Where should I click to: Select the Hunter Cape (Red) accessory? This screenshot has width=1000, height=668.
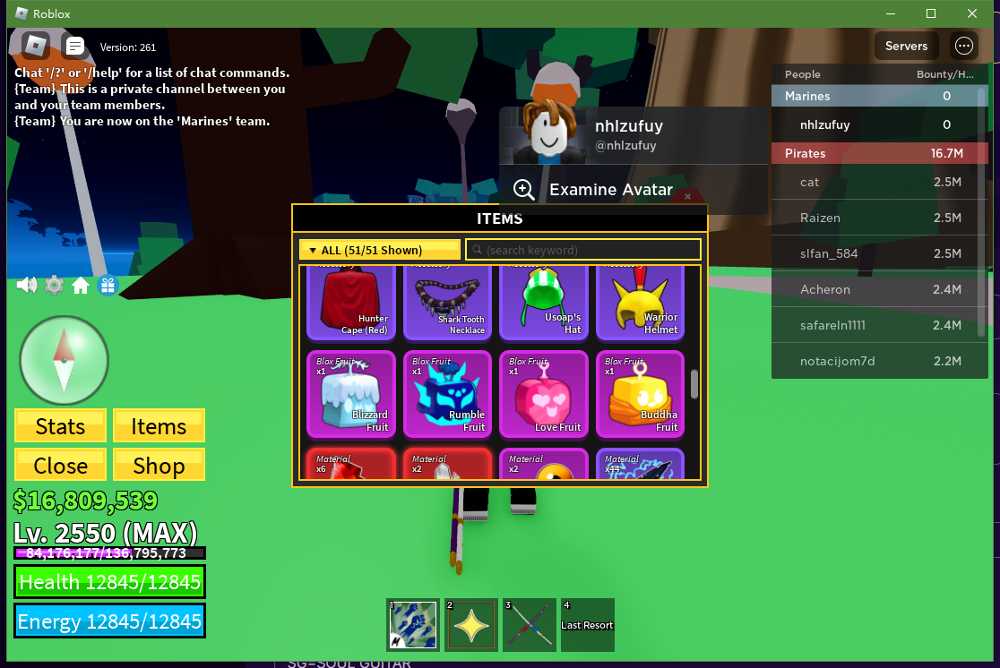(x=350, y=303)
